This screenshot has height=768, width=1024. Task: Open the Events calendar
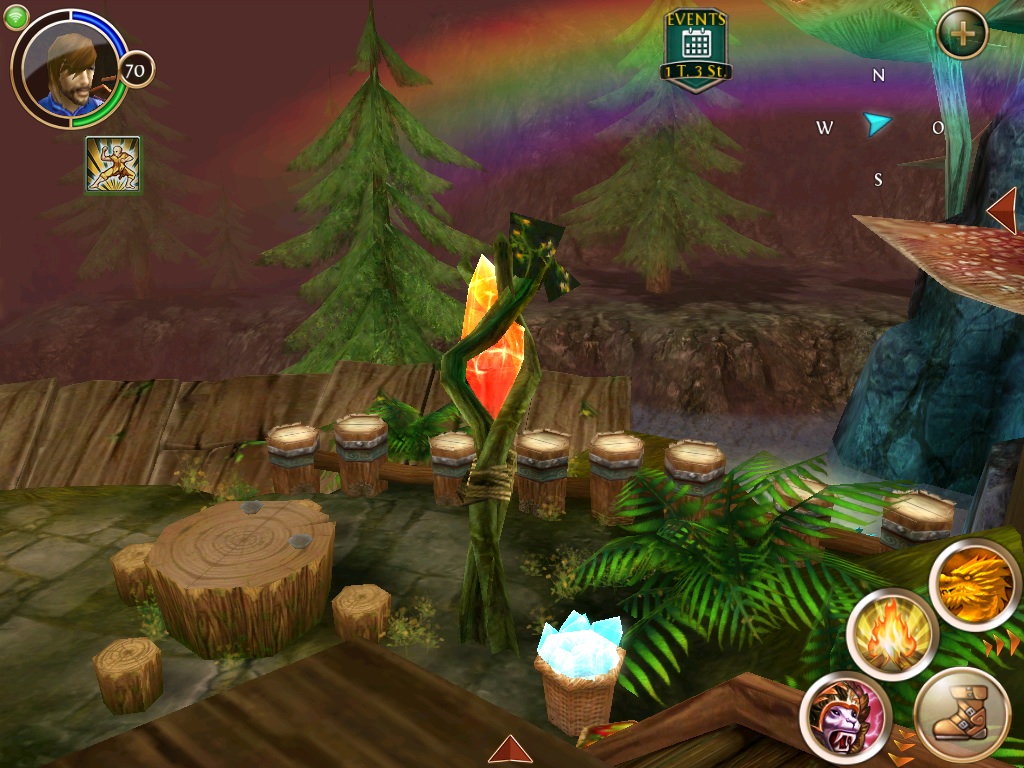click(696, 47)
